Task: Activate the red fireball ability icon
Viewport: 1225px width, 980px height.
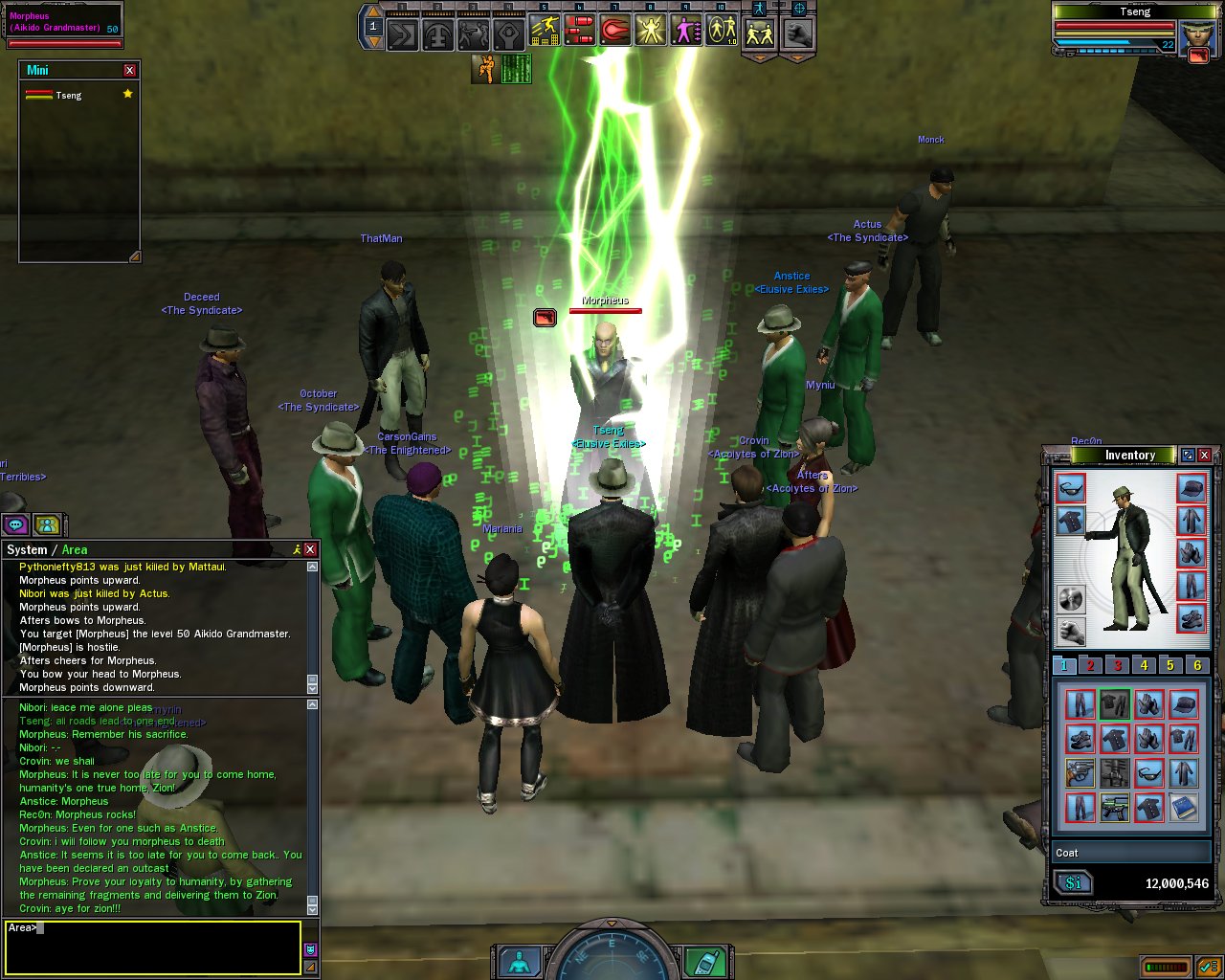Action: 614,32
